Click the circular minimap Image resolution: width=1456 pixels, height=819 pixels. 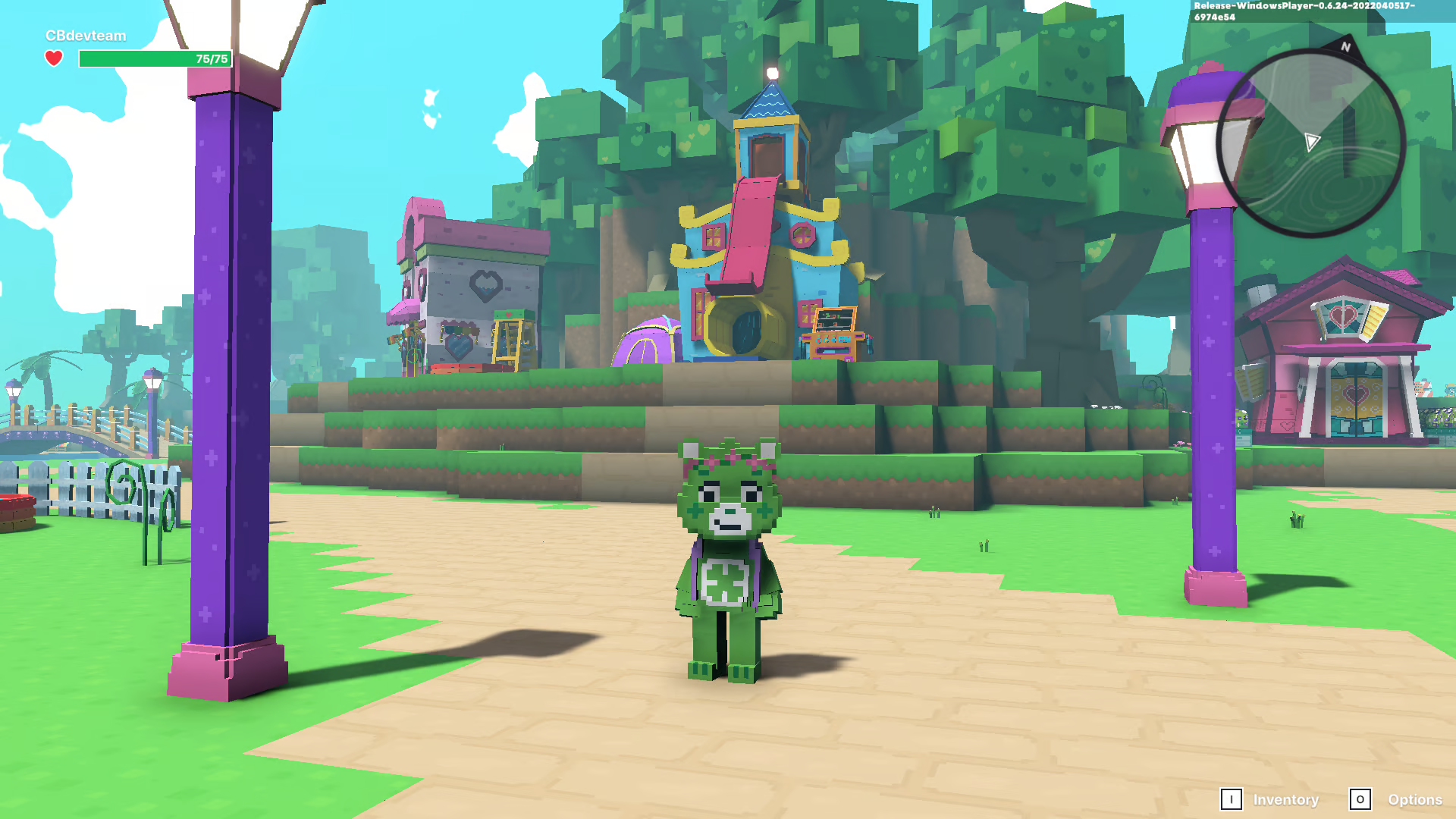pos(1311,143)
